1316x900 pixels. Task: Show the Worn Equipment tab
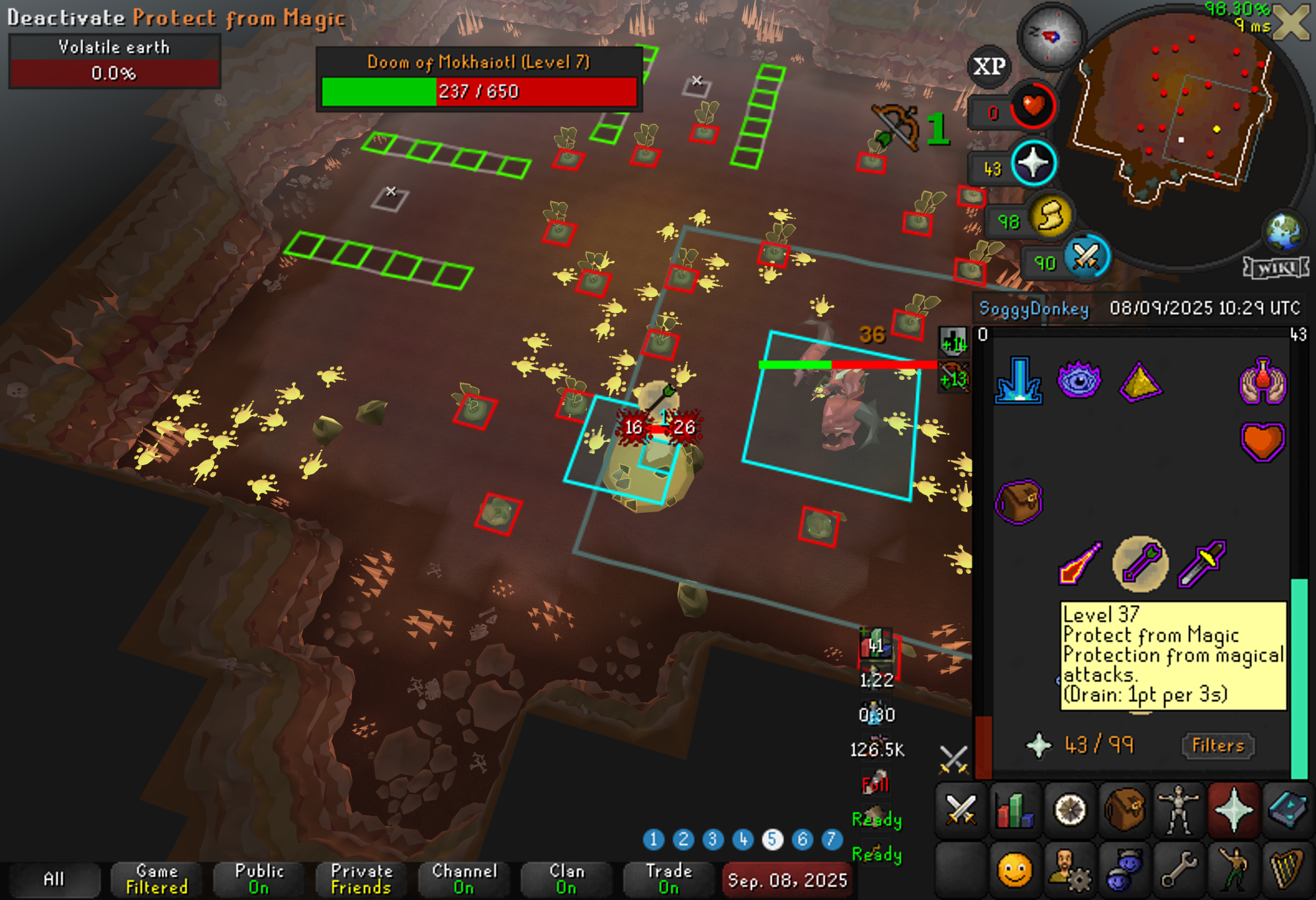tap(1178, 809)
